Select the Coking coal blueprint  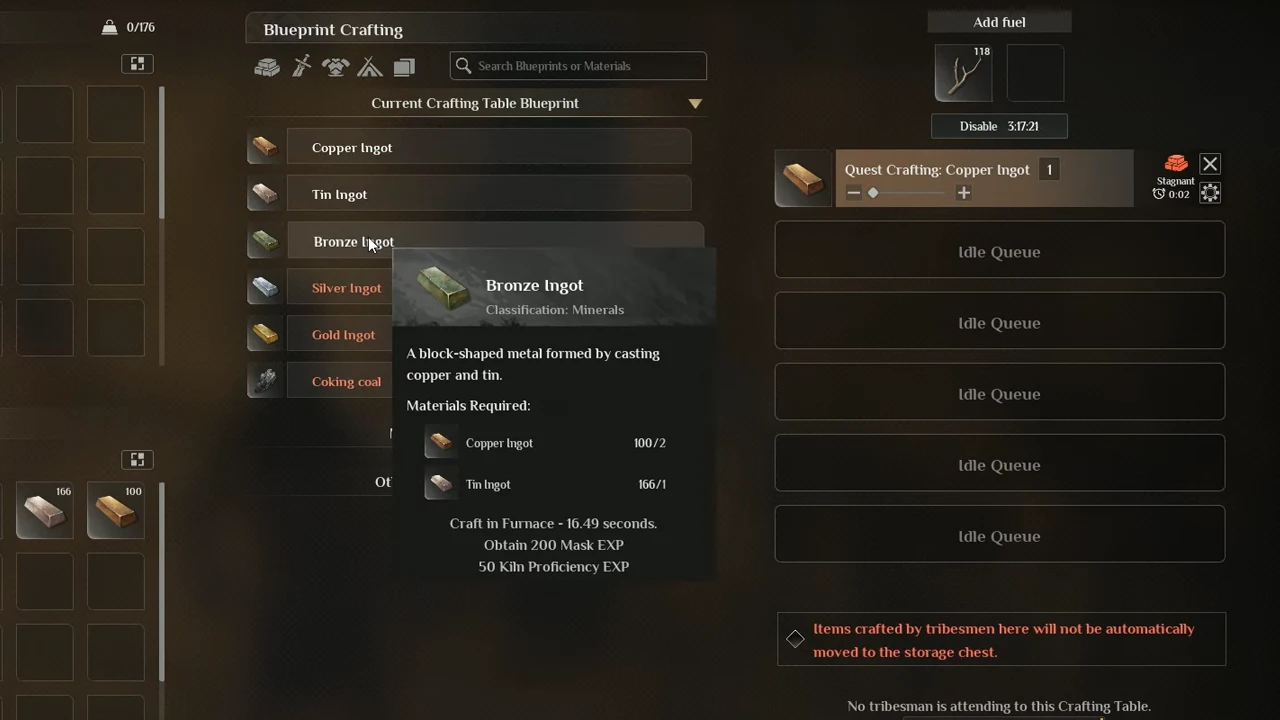(346, 381)
